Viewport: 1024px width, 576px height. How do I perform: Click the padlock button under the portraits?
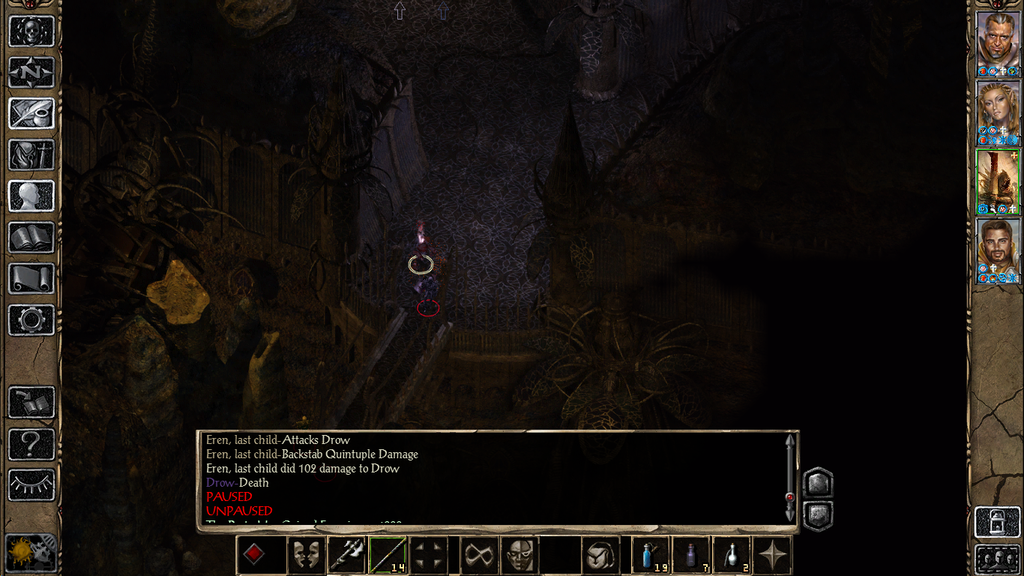[x=997, y=522]
